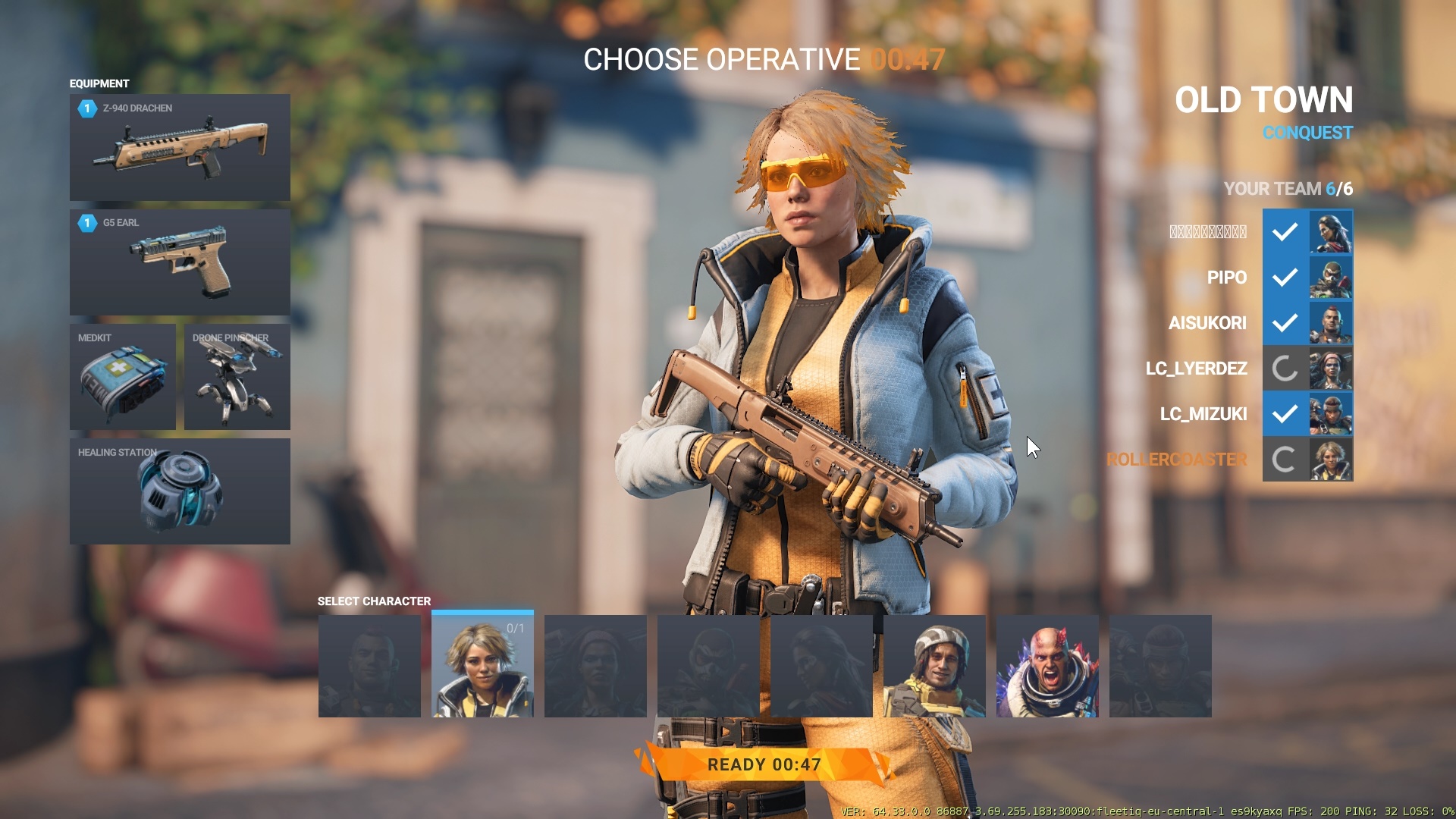Select the G5 Earl pistol slot

click(x=180, y=262)
